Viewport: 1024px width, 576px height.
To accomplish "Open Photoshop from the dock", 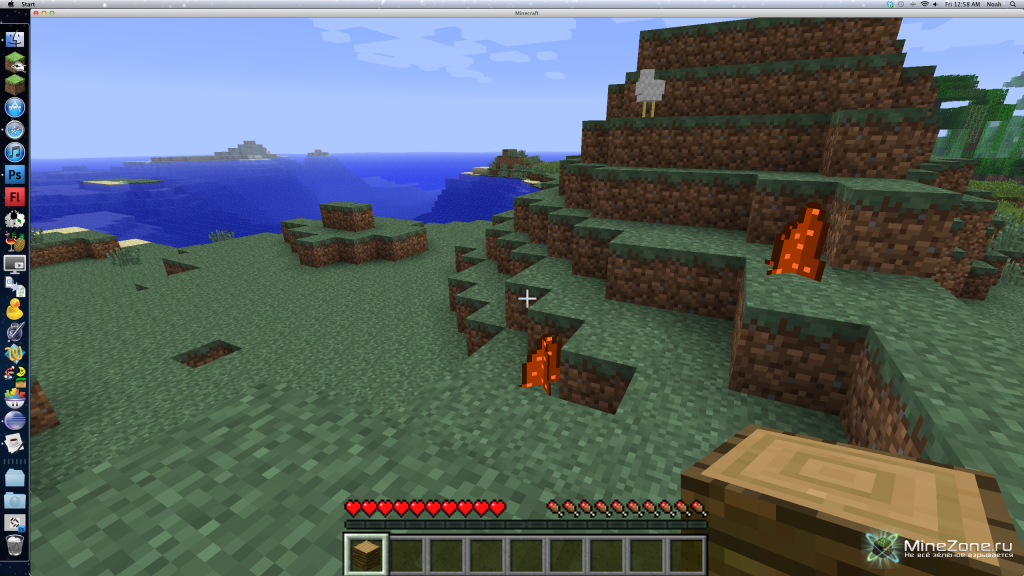I will point(15,174).
